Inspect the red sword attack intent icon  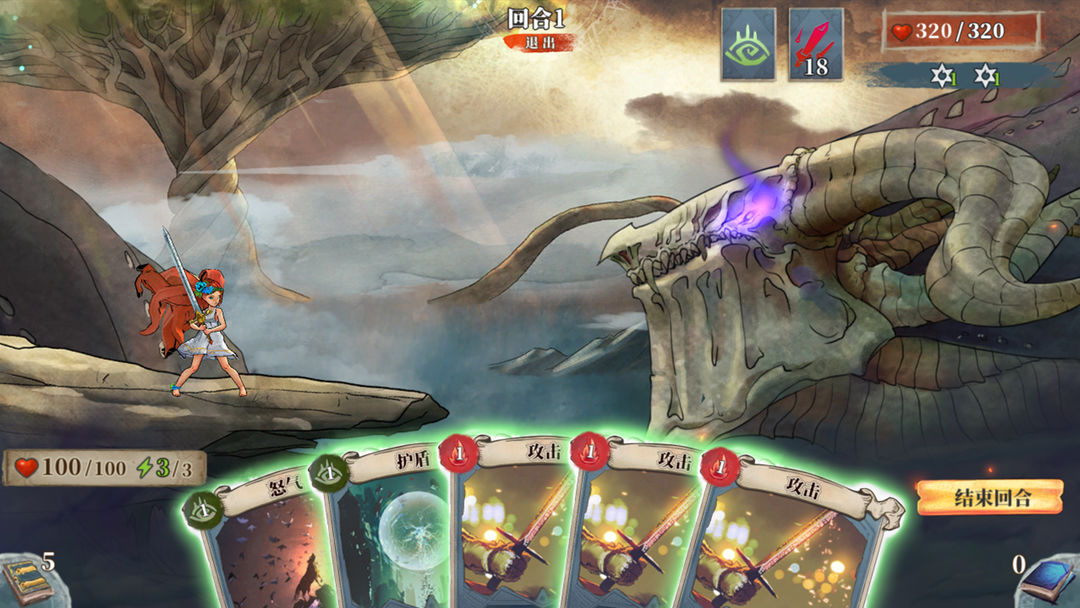tap(815, 44)
